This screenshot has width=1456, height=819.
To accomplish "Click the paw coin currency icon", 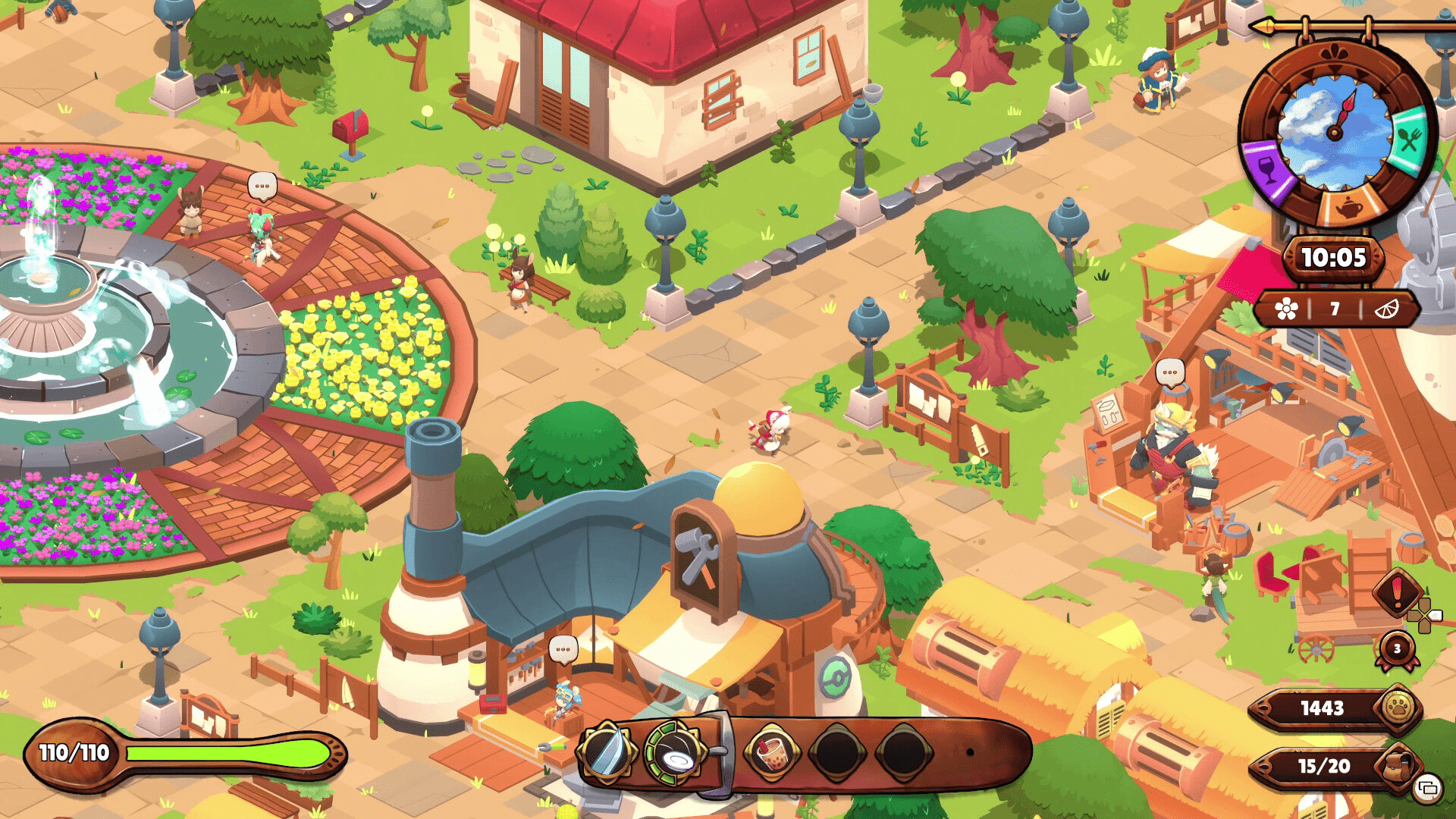I will [x=1398, y=708].
